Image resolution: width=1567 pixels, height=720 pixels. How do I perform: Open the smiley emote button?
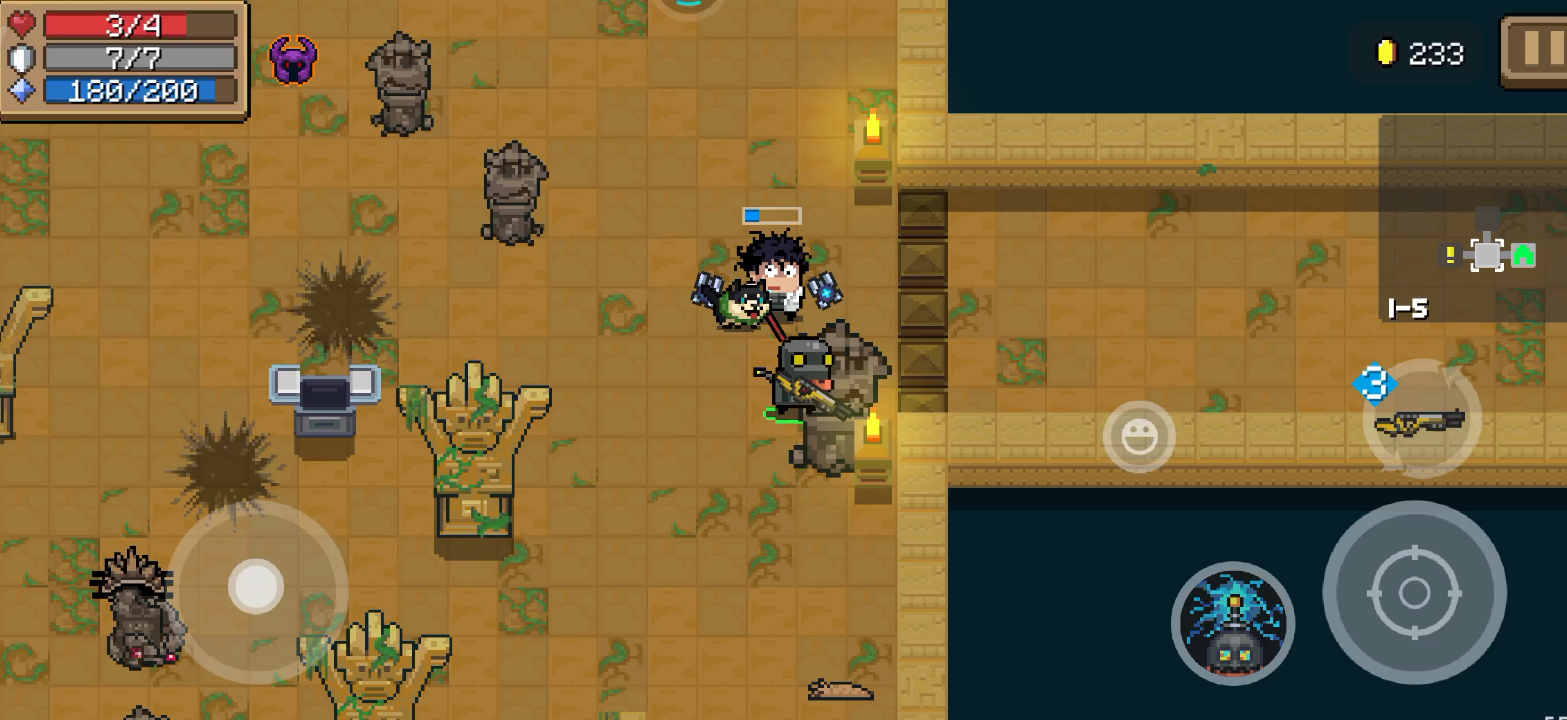coord(1139,437)
